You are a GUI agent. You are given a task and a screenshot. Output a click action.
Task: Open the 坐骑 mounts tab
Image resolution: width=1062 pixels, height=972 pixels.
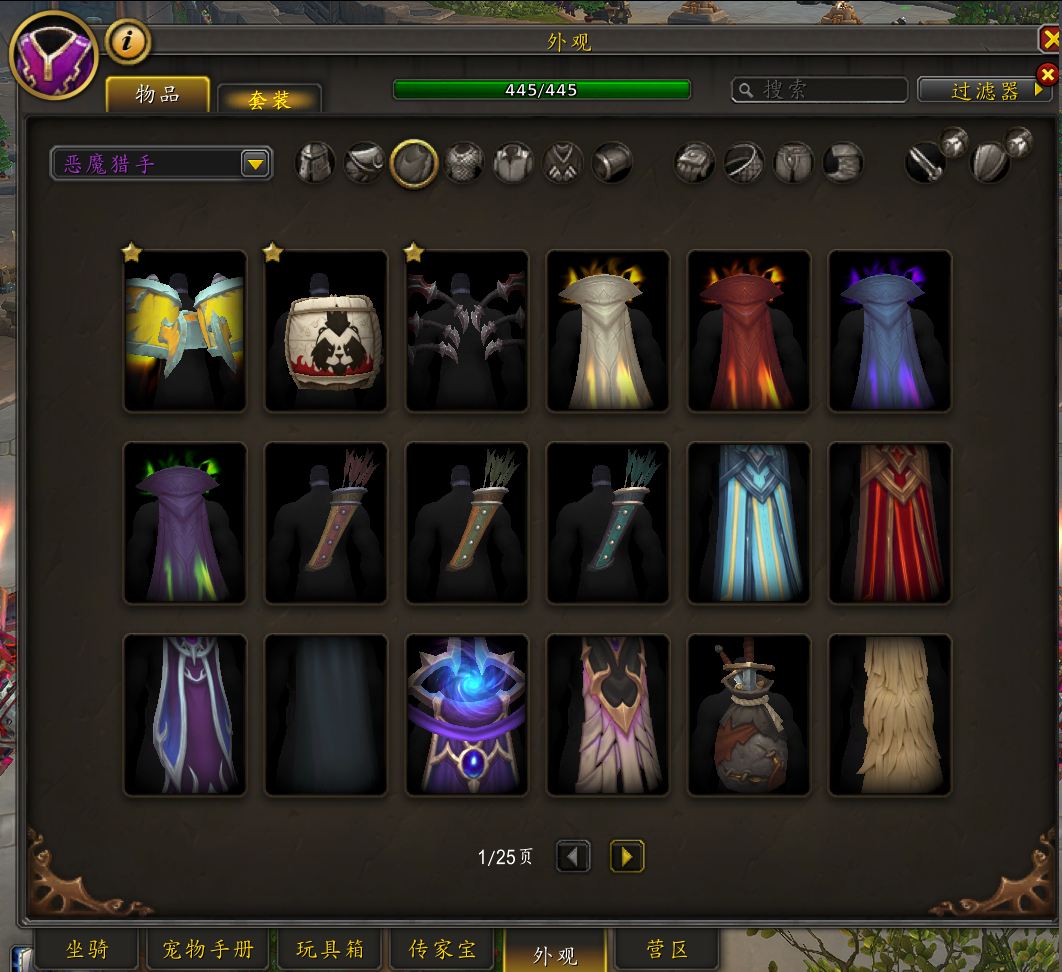point(87,949)
